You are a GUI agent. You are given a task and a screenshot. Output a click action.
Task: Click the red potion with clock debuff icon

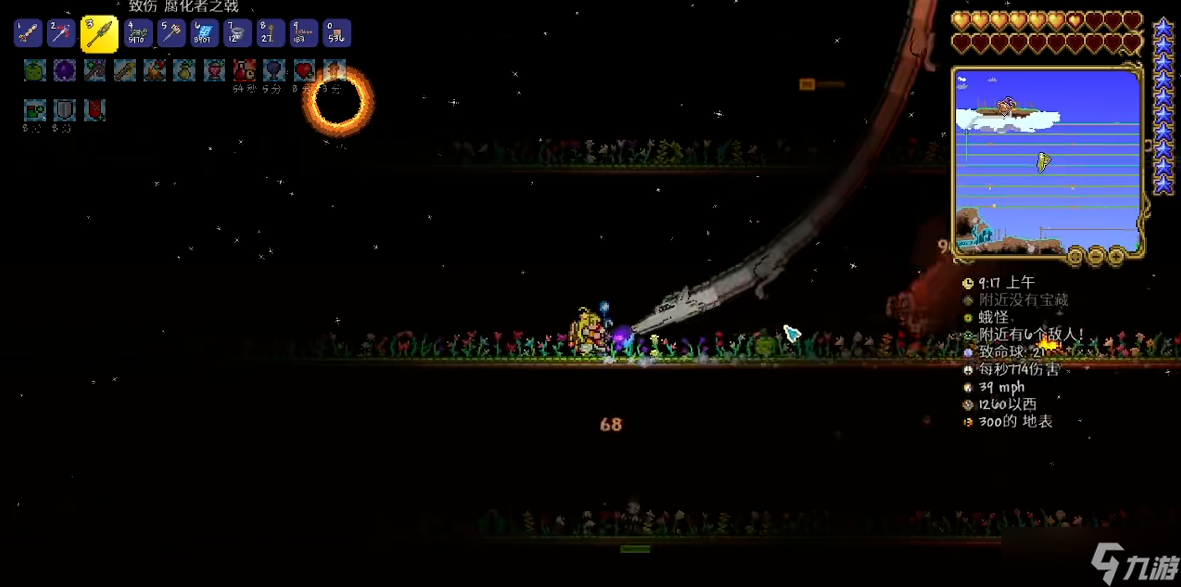click(244, 70)
